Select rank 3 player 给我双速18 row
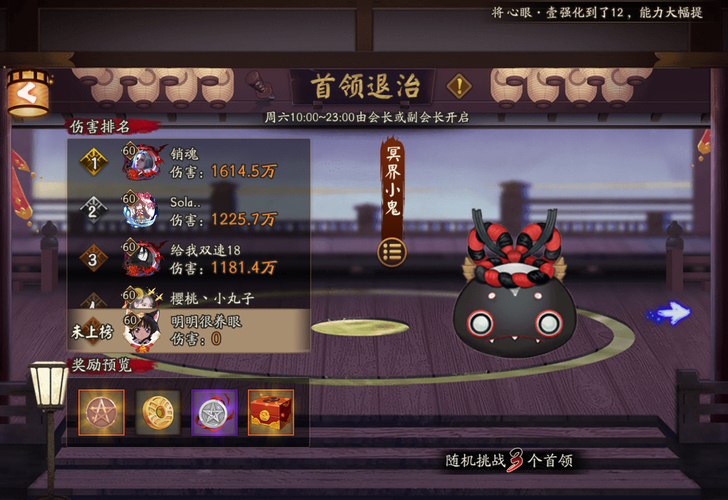728x500 pixels. (x=188, y=258)
